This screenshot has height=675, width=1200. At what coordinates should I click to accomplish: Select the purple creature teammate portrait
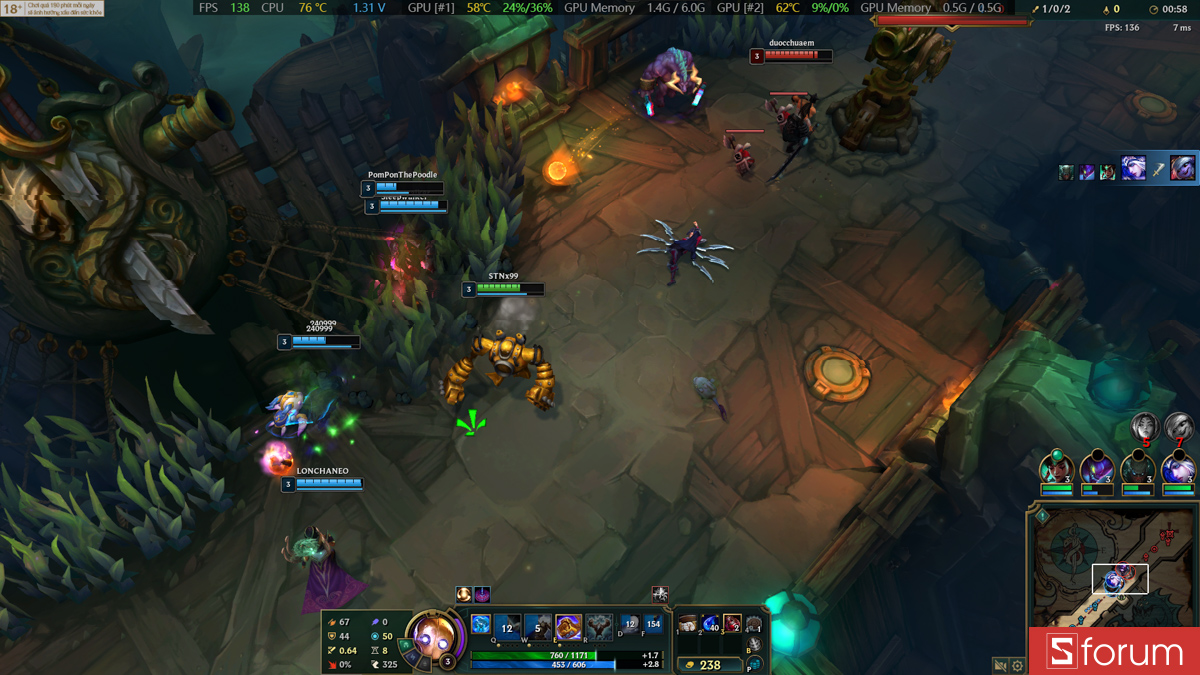(x=1096, y=468)
